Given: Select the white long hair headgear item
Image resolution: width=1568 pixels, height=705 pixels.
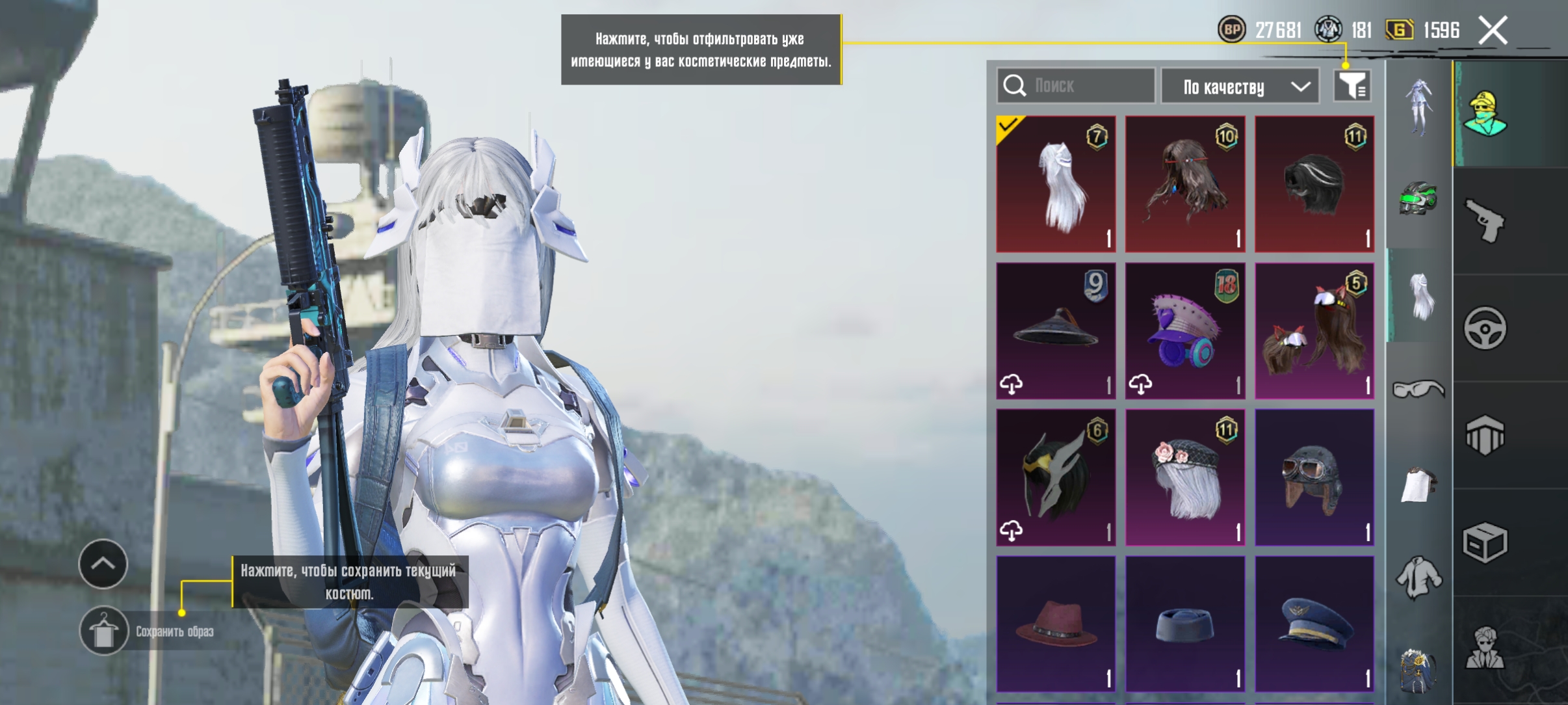Looking at the screenshot, I should pos(1056,185).
